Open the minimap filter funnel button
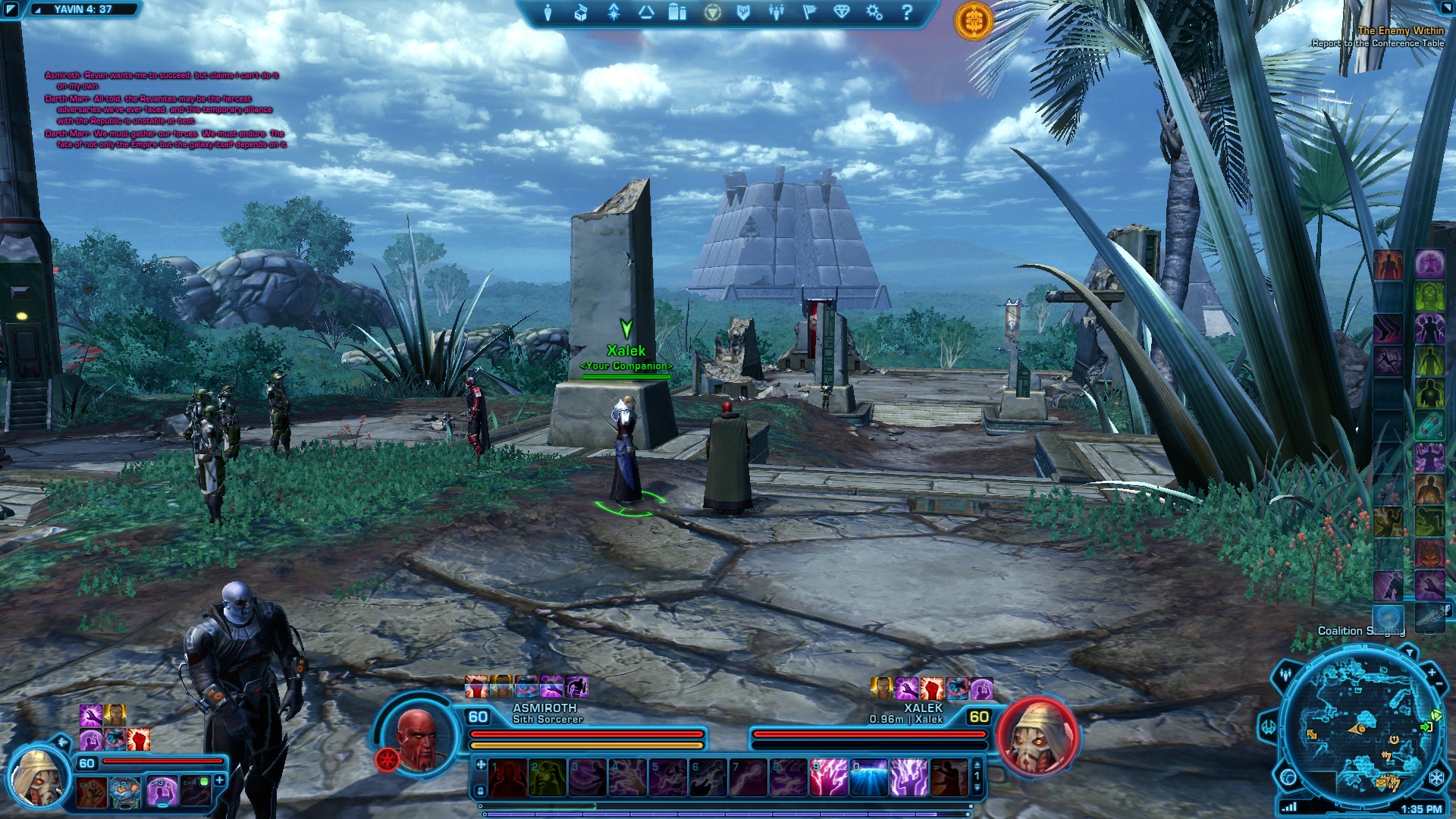 (1410, 651)
